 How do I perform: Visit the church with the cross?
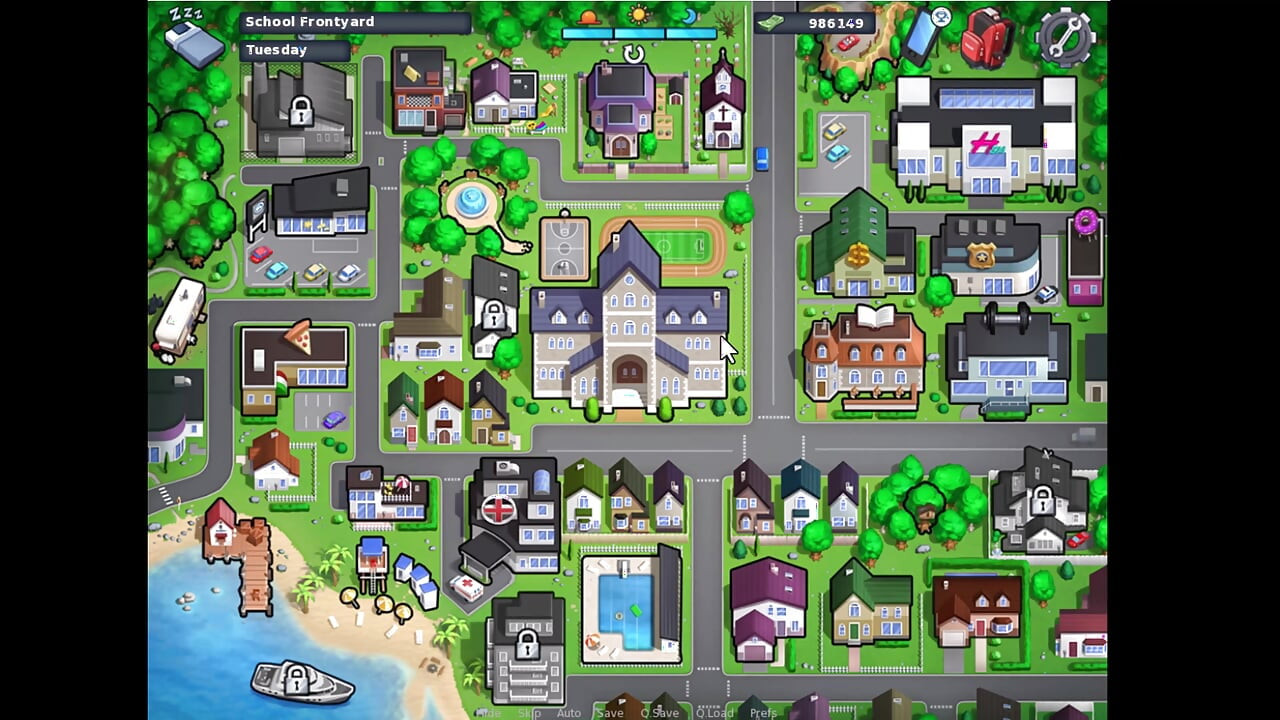722,105
